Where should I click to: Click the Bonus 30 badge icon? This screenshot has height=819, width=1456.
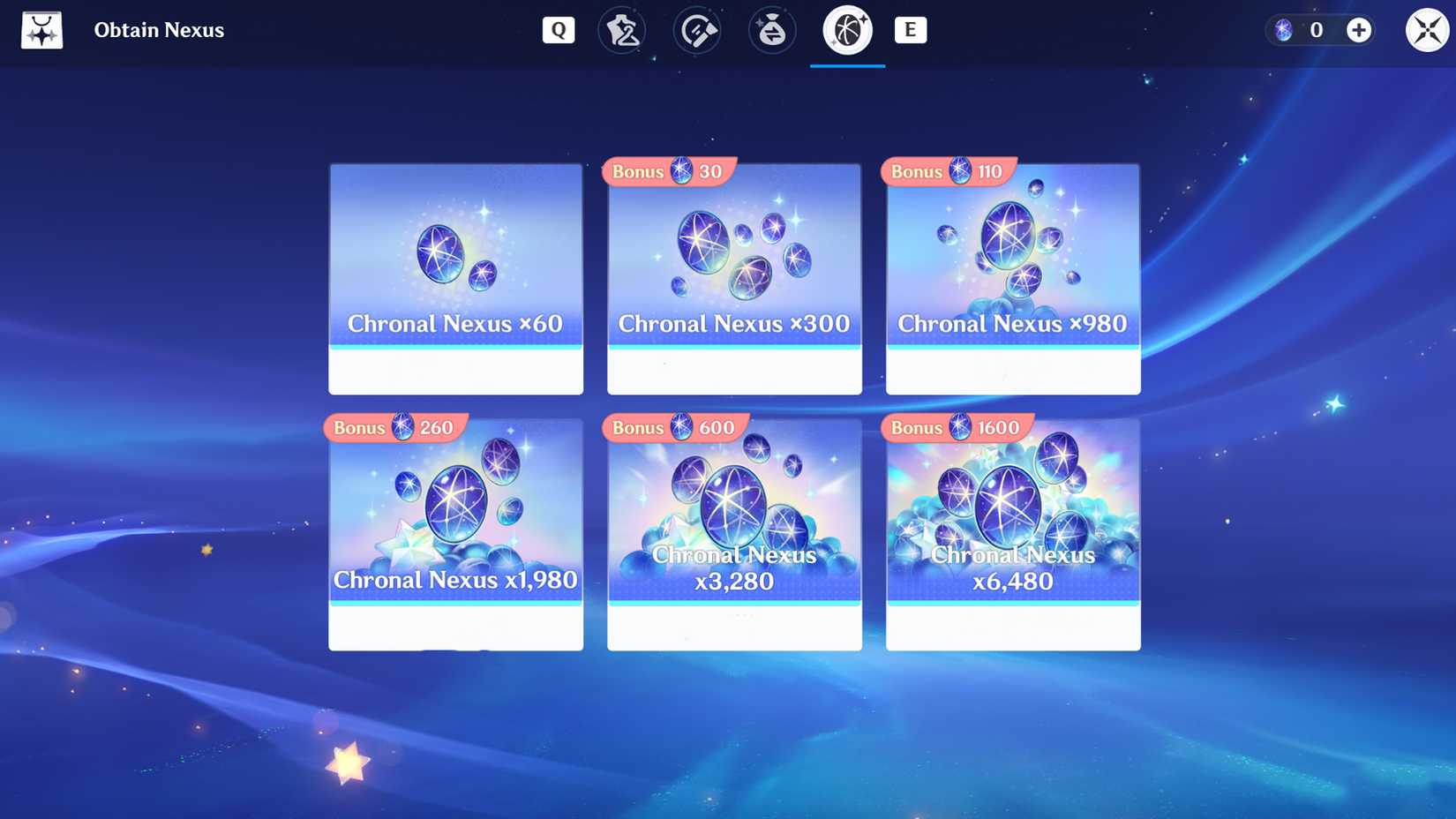tap(668, 172)
